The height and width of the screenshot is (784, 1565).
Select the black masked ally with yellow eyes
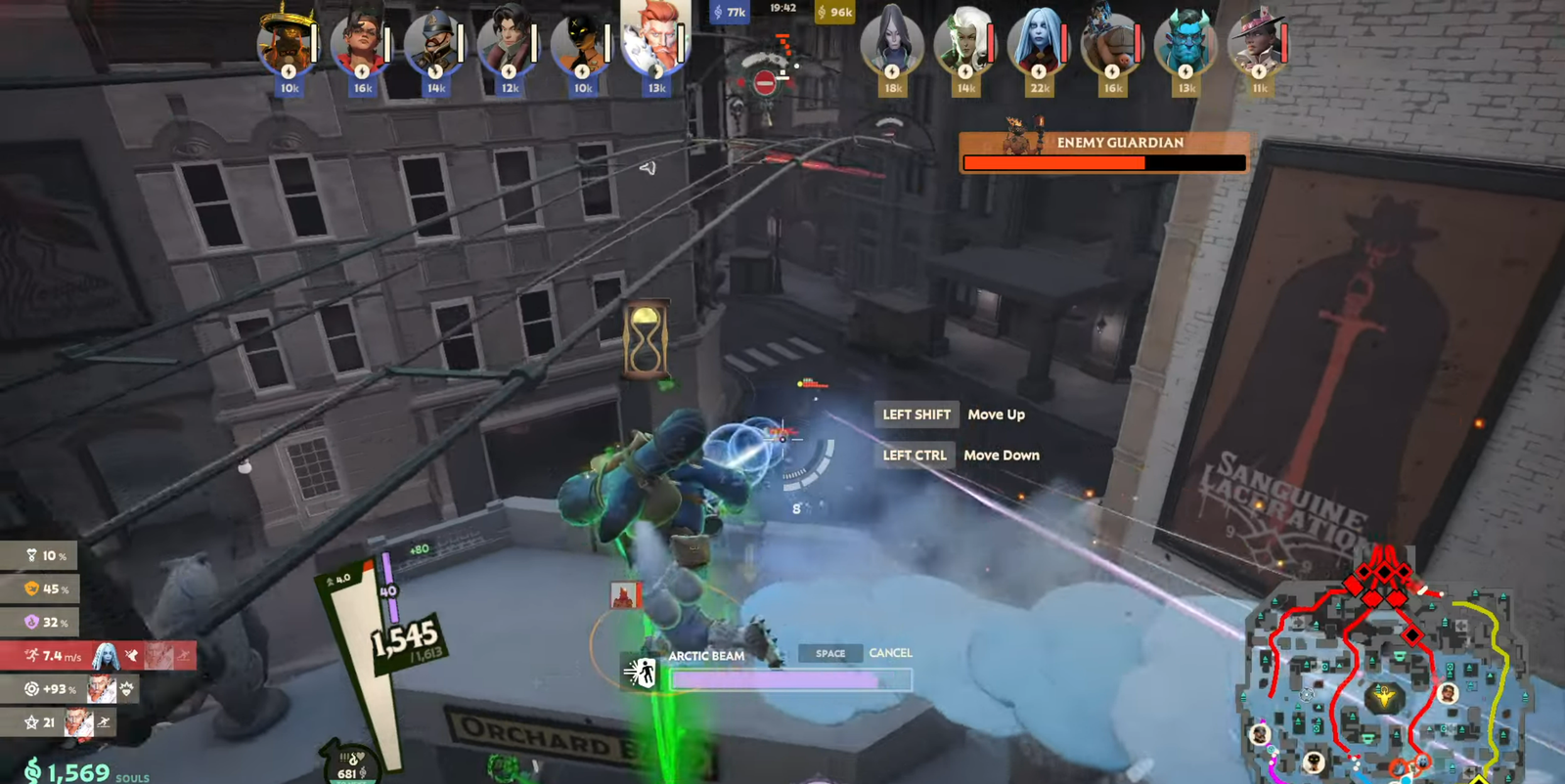pyautogui.click(x=580, y=46)
